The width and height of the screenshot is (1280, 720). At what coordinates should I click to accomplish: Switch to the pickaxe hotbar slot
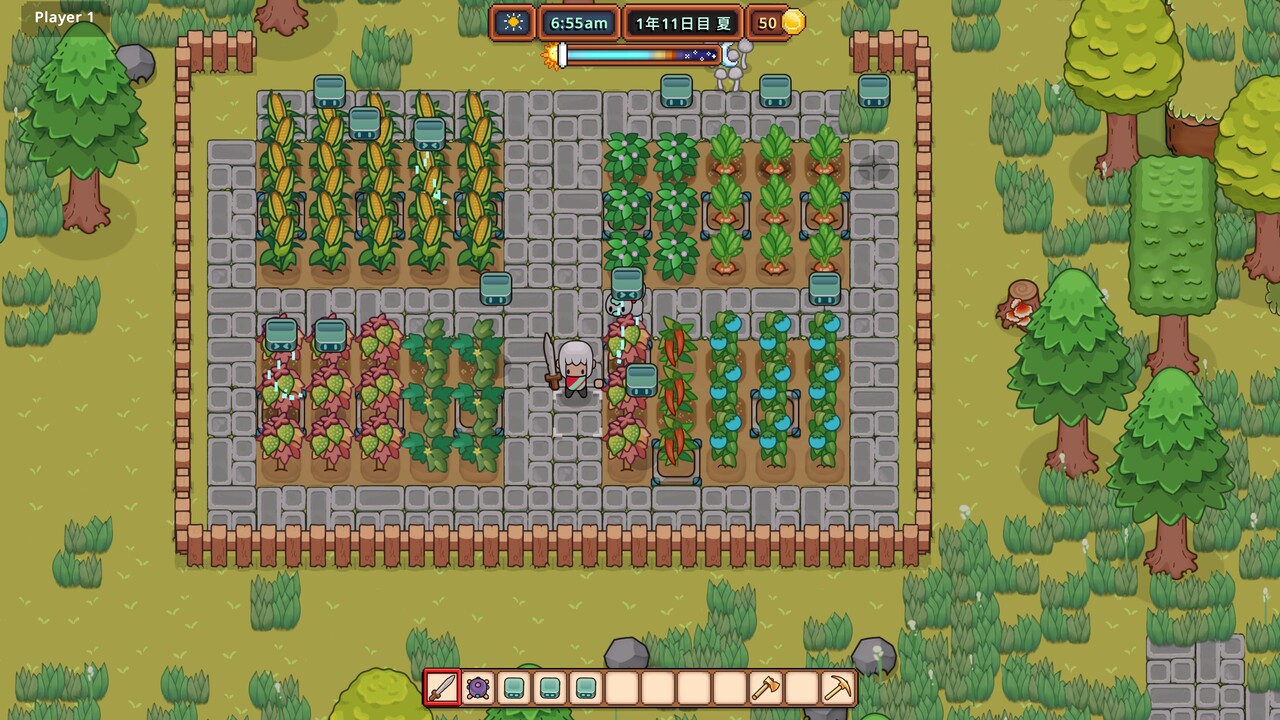[x=837, y=688]
